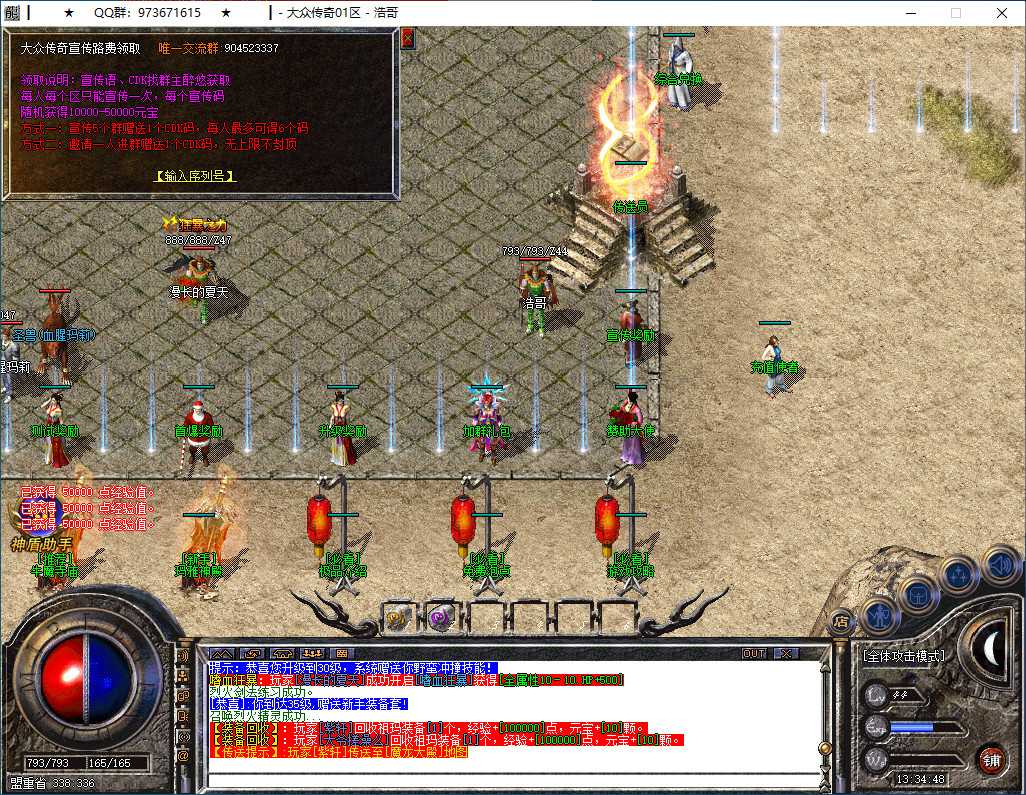Click the 【输入序列号】 link

[x=196, y=176]
